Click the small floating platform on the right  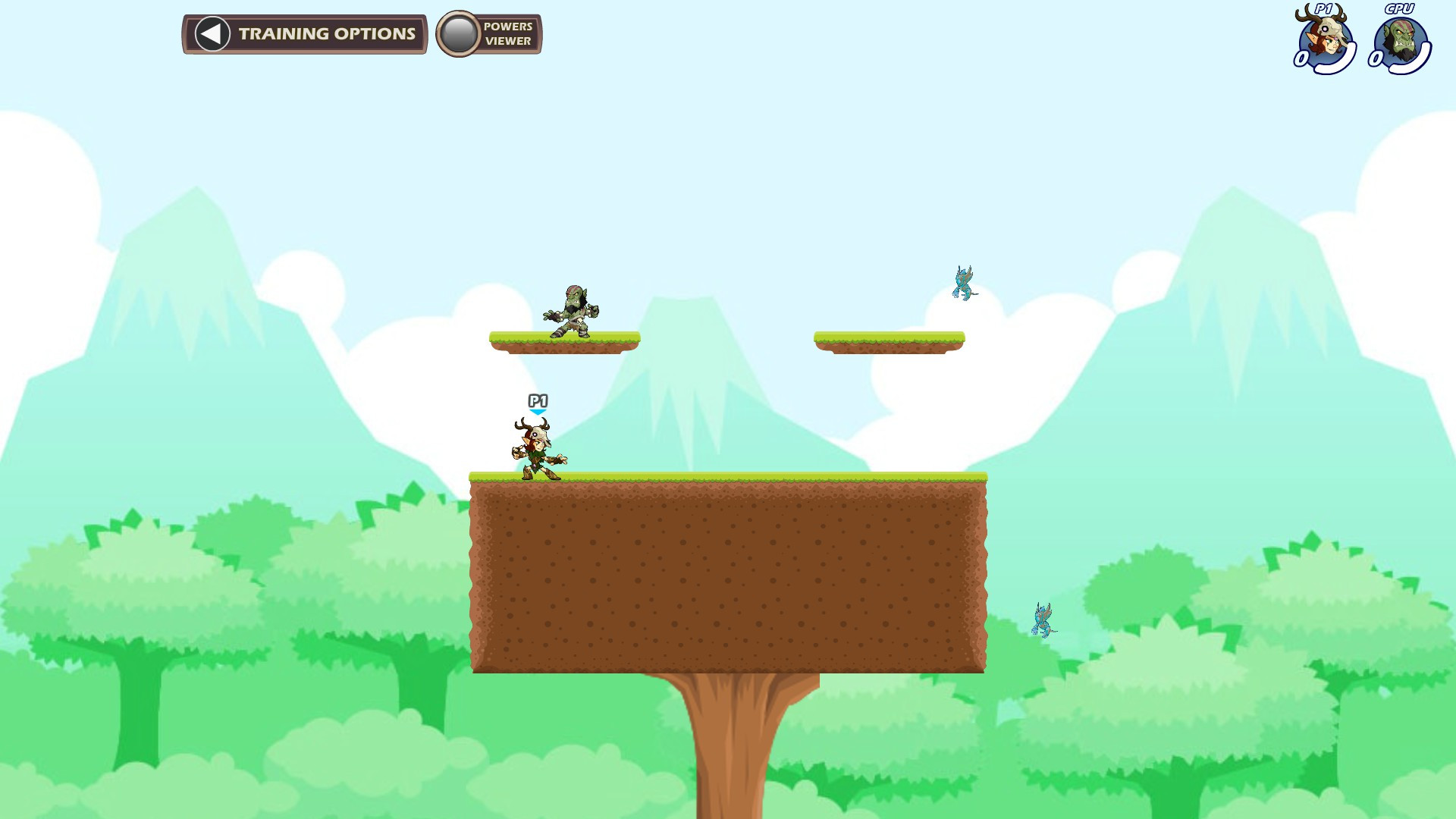click(x=889, y=341)
